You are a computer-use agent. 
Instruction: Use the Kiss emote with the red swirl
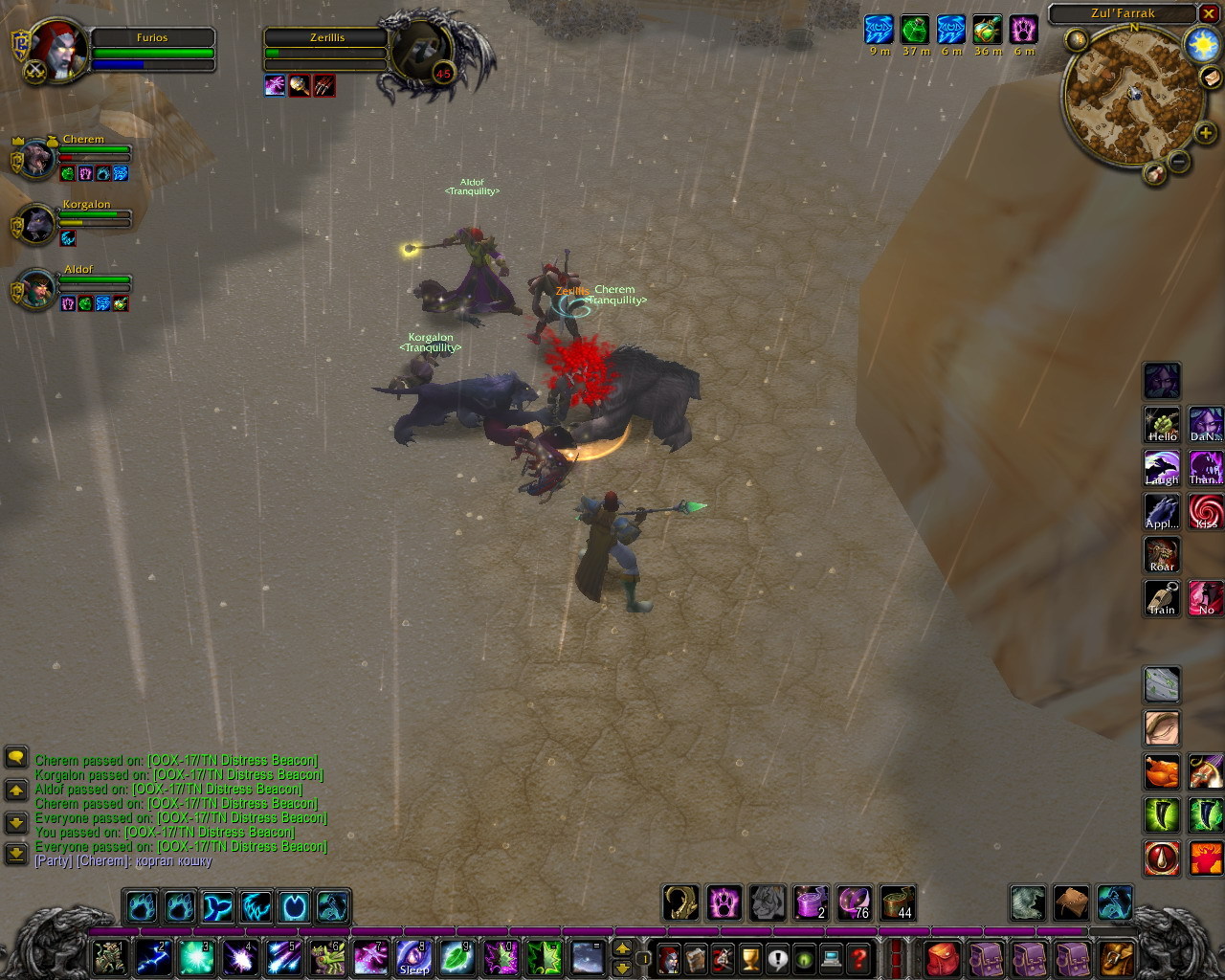(1206, 511)
